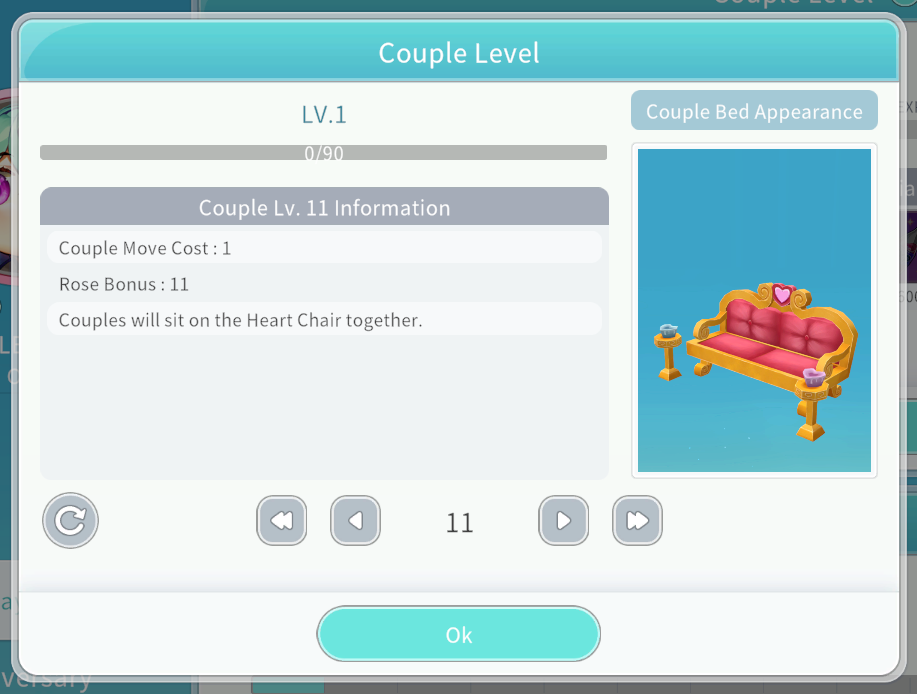Open Couple Bed Appearance
This screenshot has height=694, width=917.
754,111
